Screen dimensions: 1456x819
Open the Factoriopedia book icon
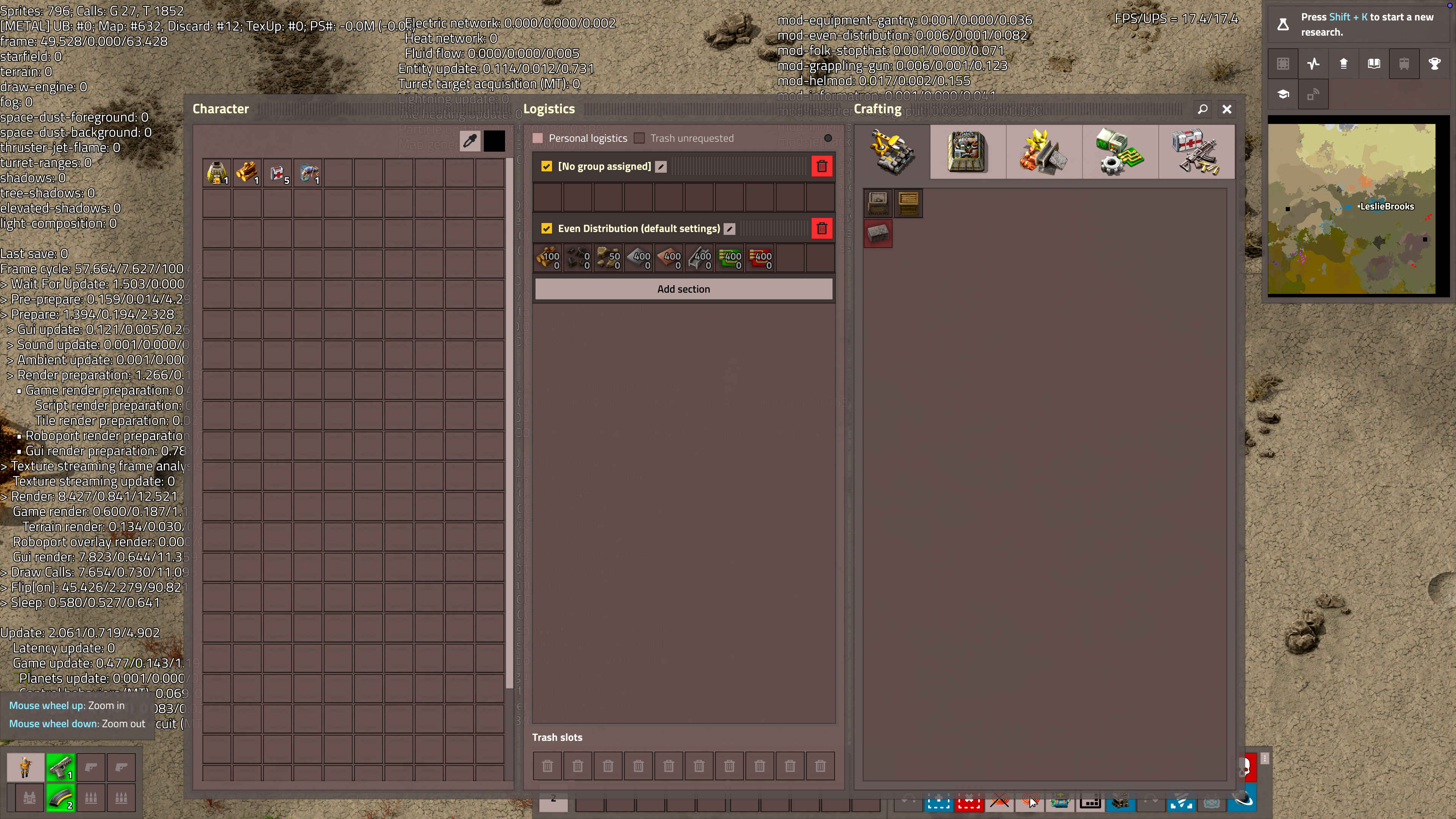tap(1373, 63)
